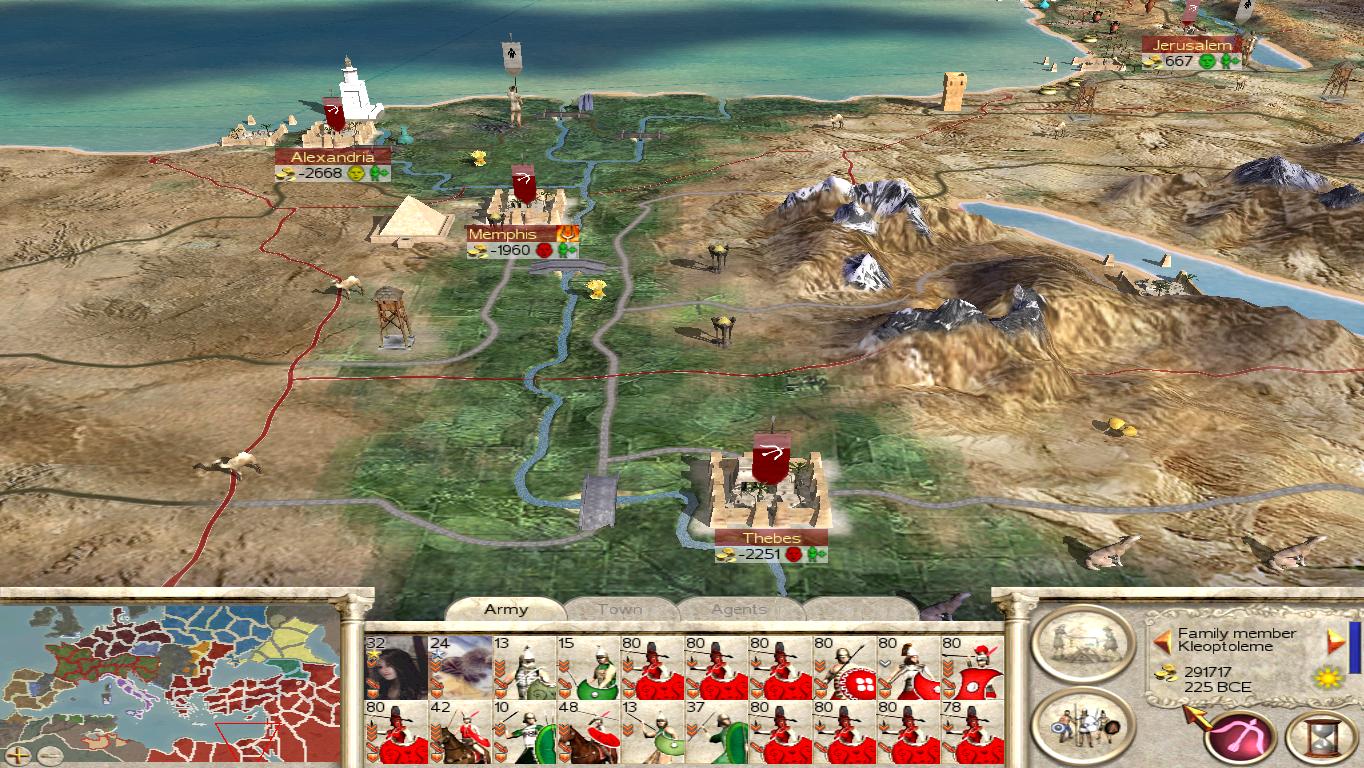Switch to the Army tab
Image resolution: width=1364 pixels, height=768 pixels.
pyautogui.click(x=505, y=609)
